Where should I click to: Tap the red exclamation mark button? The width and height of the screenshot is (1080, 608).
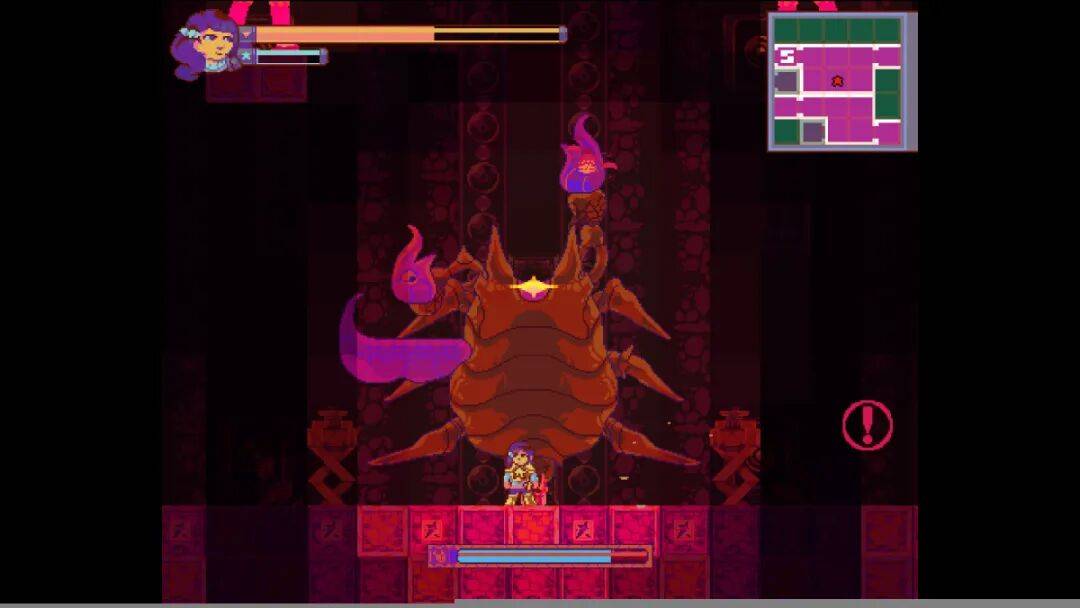(866, 425)
